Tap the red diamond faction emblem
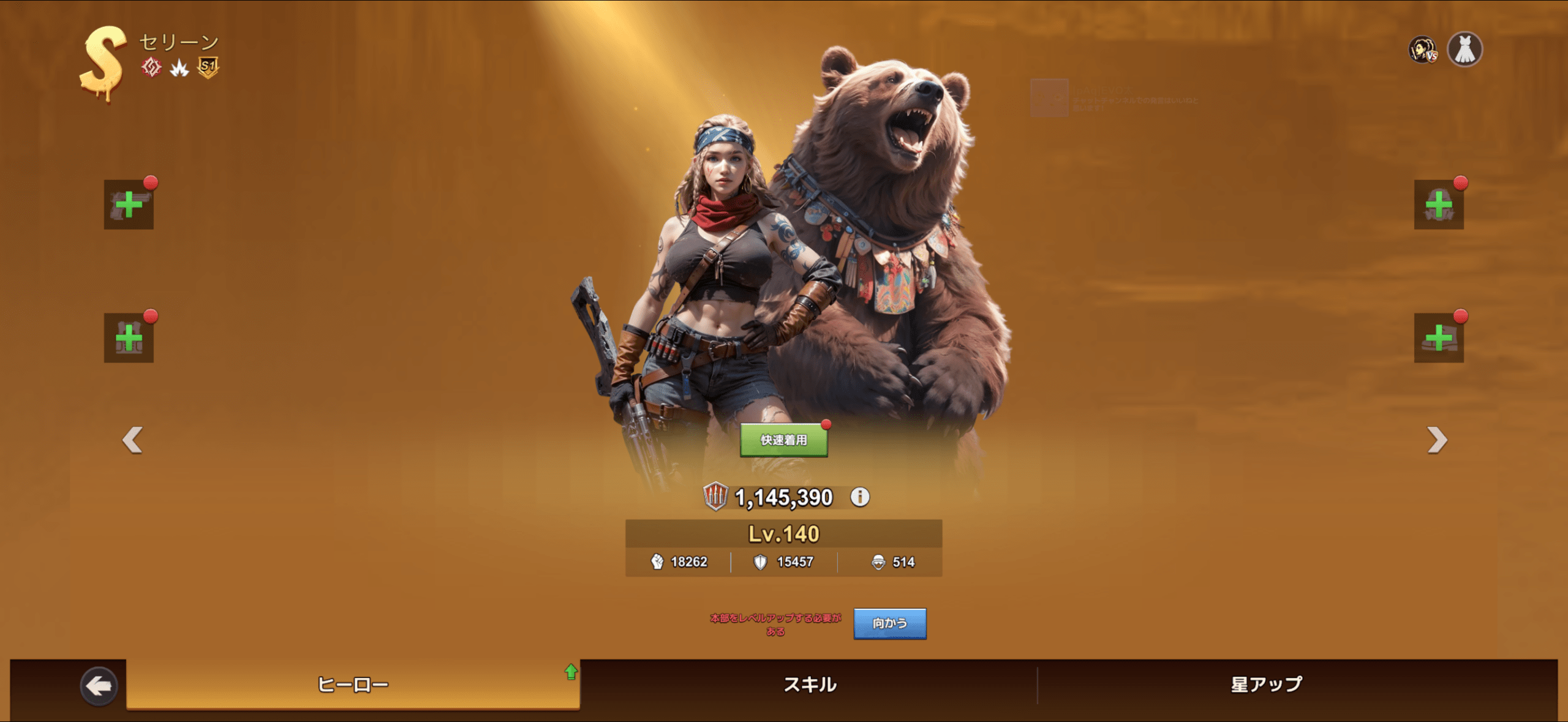The image size is (1568, 722). coord(151,67)
